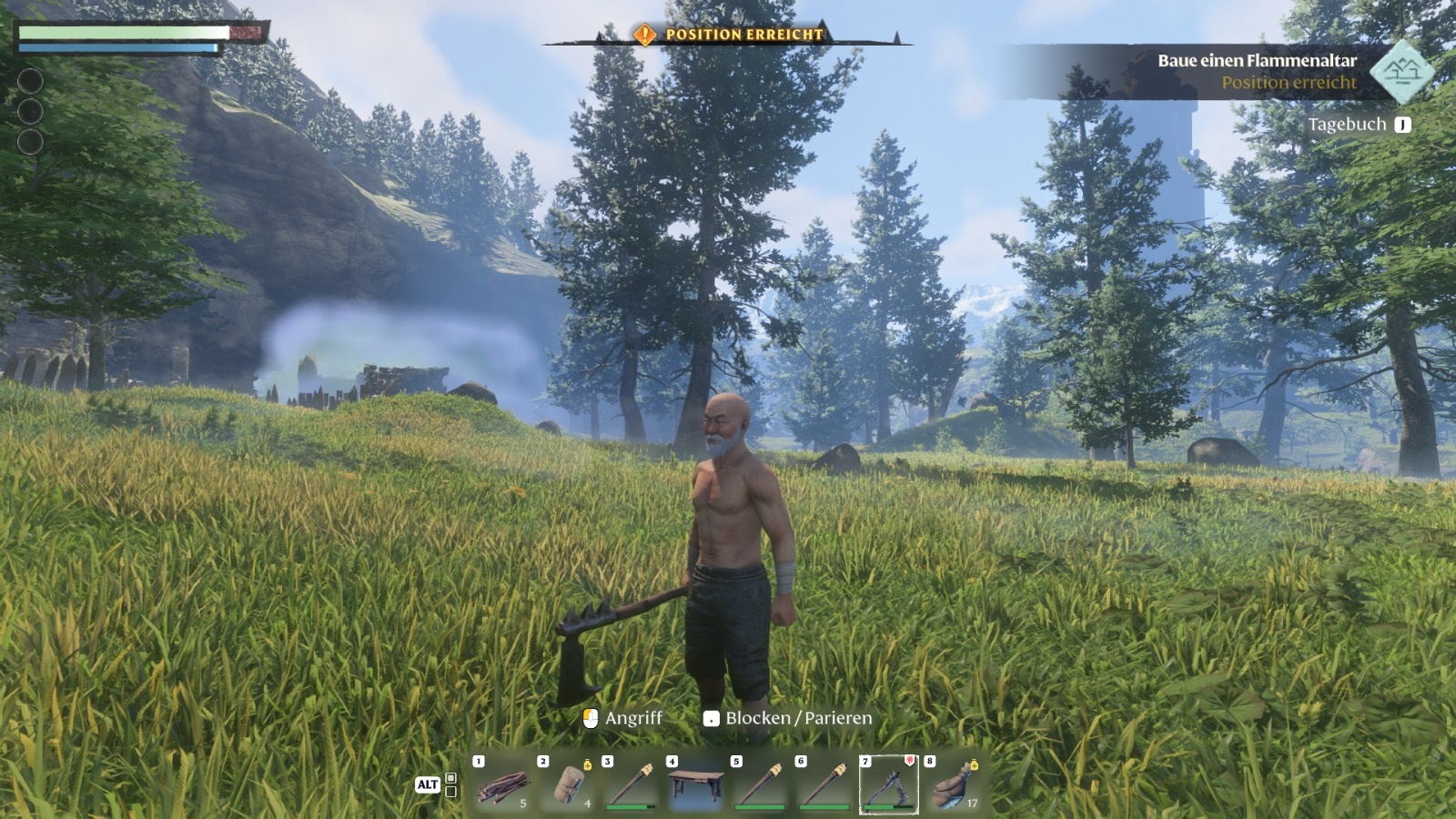Select the torch in hotbar slot 6

(823, 784)
